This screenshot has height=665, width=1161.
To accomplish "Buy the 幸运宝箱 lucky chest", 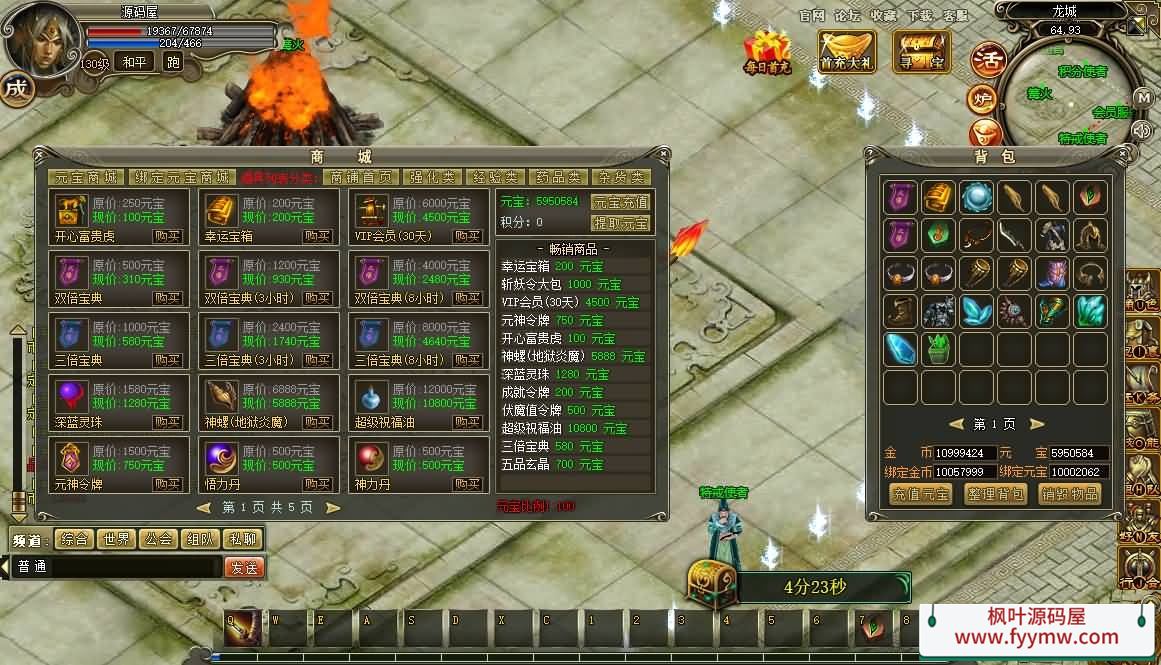I will 317,236.
